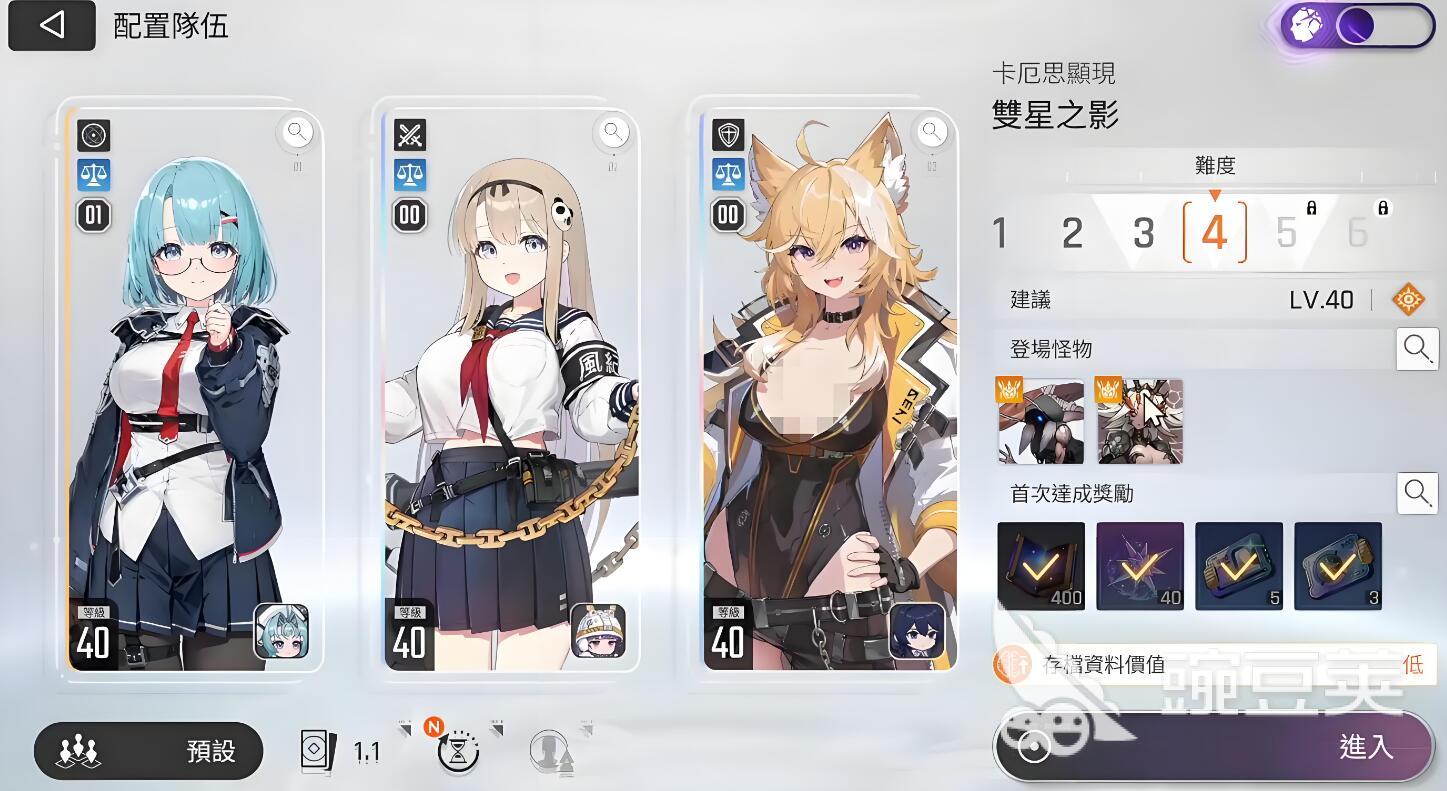Click the hourglass retry timer icon
Screen dimensions: 1447x791
coord(457,752)
